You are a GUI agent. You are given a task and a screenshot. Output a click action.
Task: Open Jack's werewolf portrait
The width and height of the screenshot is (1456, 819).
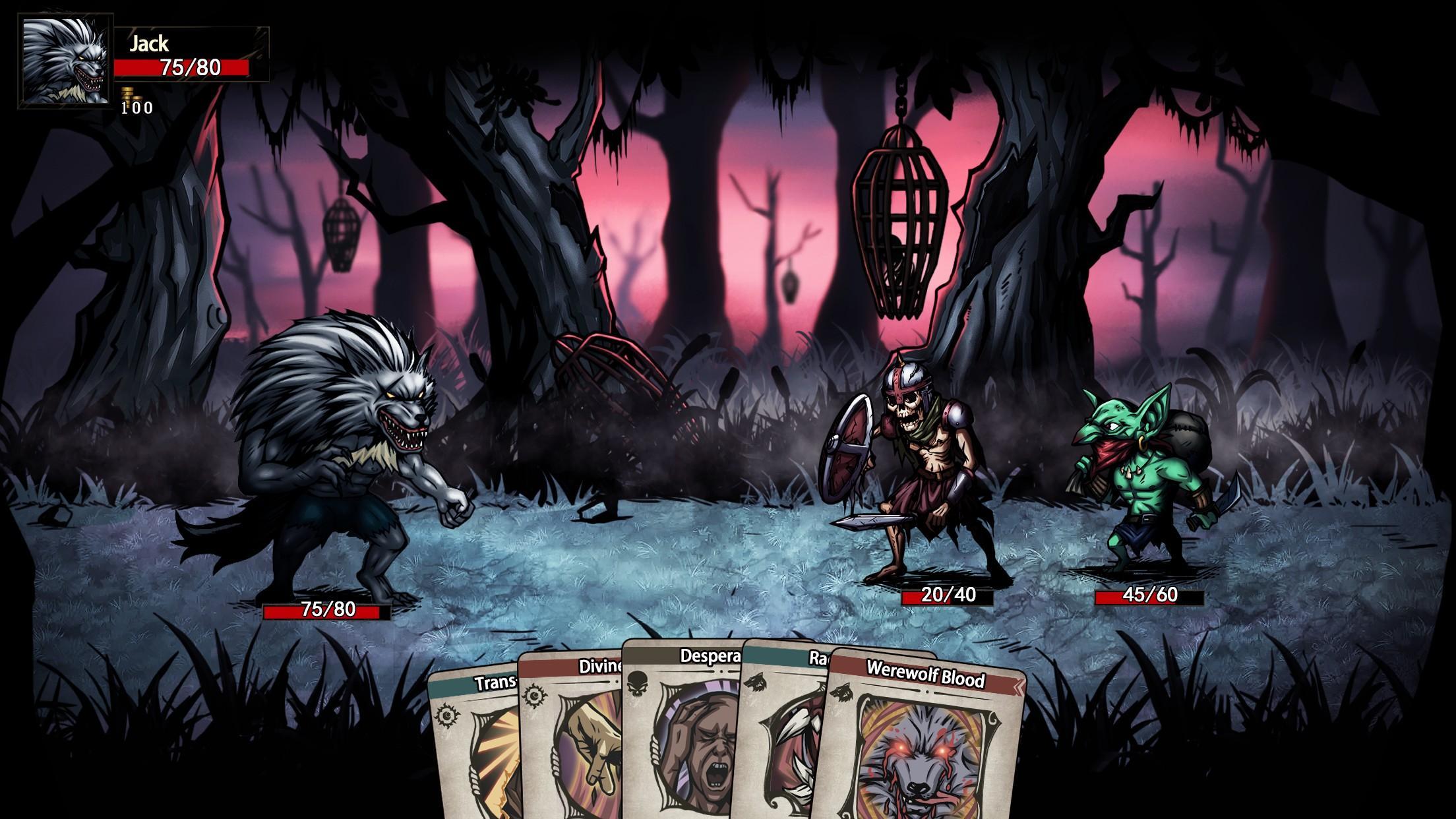click(65, 60)
